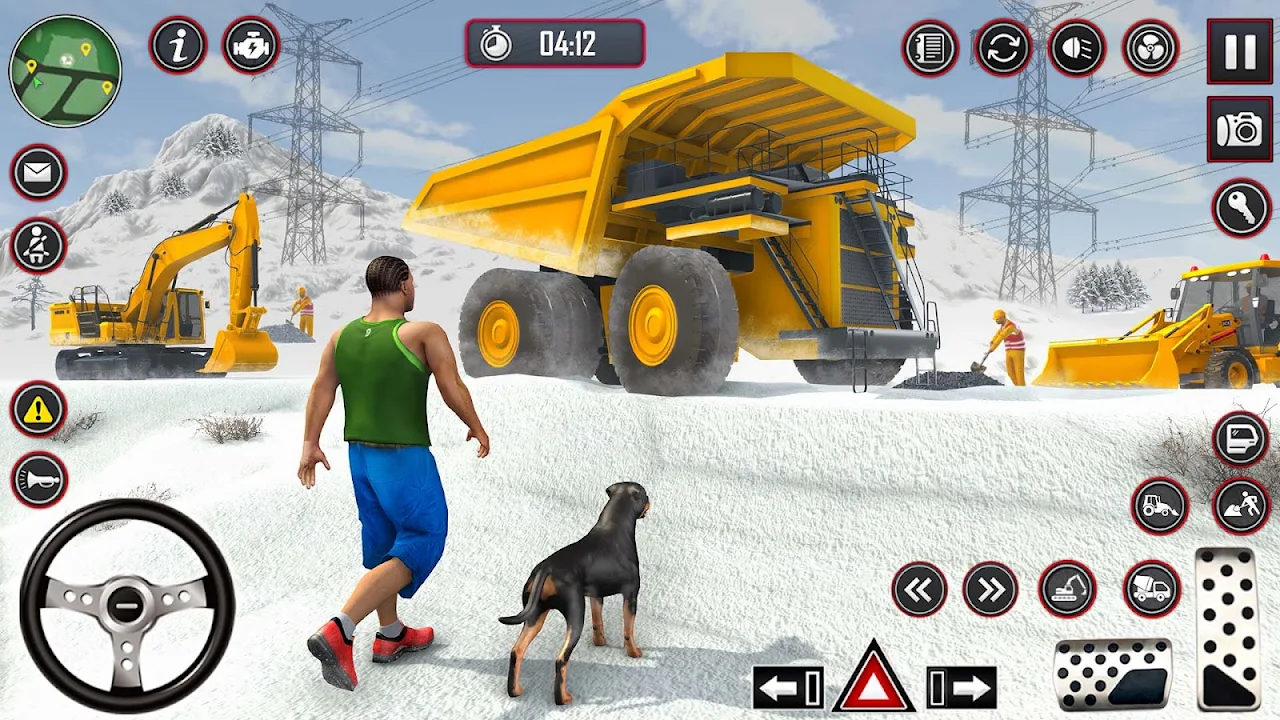Screen dimensions: 1280x720
Task: Open the vehicle door button
Action: tap(1241, 439)
